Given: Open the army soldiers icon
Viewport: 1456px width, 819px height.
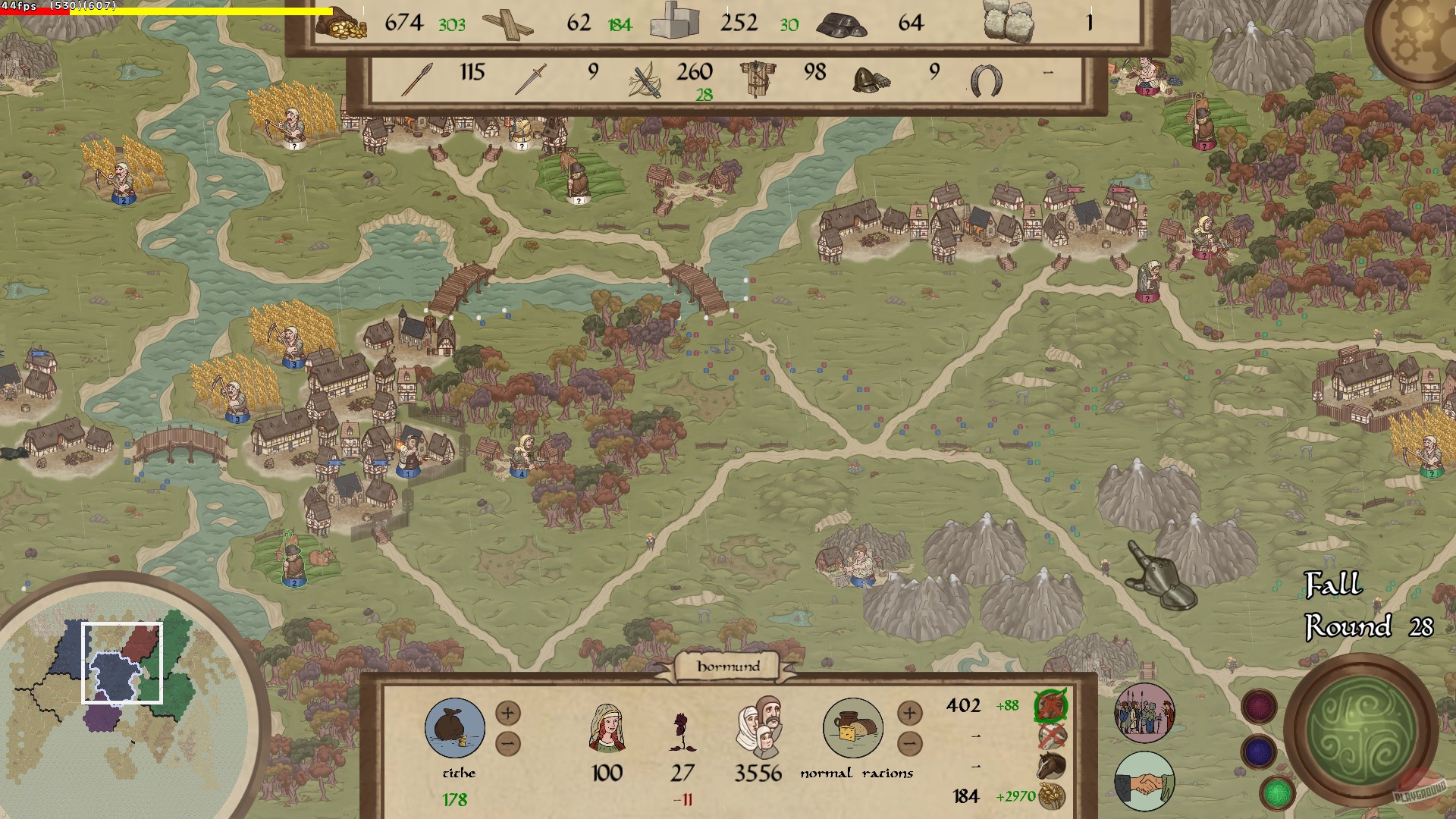Looking at the screenshot, I should (x=1144, y=713).
